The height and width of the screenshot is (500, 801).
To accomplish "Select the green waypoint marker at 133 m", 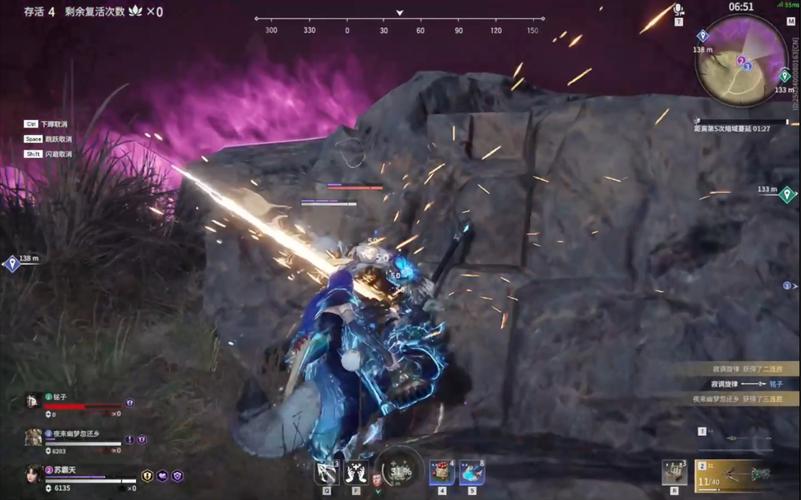I will point(787,194).
